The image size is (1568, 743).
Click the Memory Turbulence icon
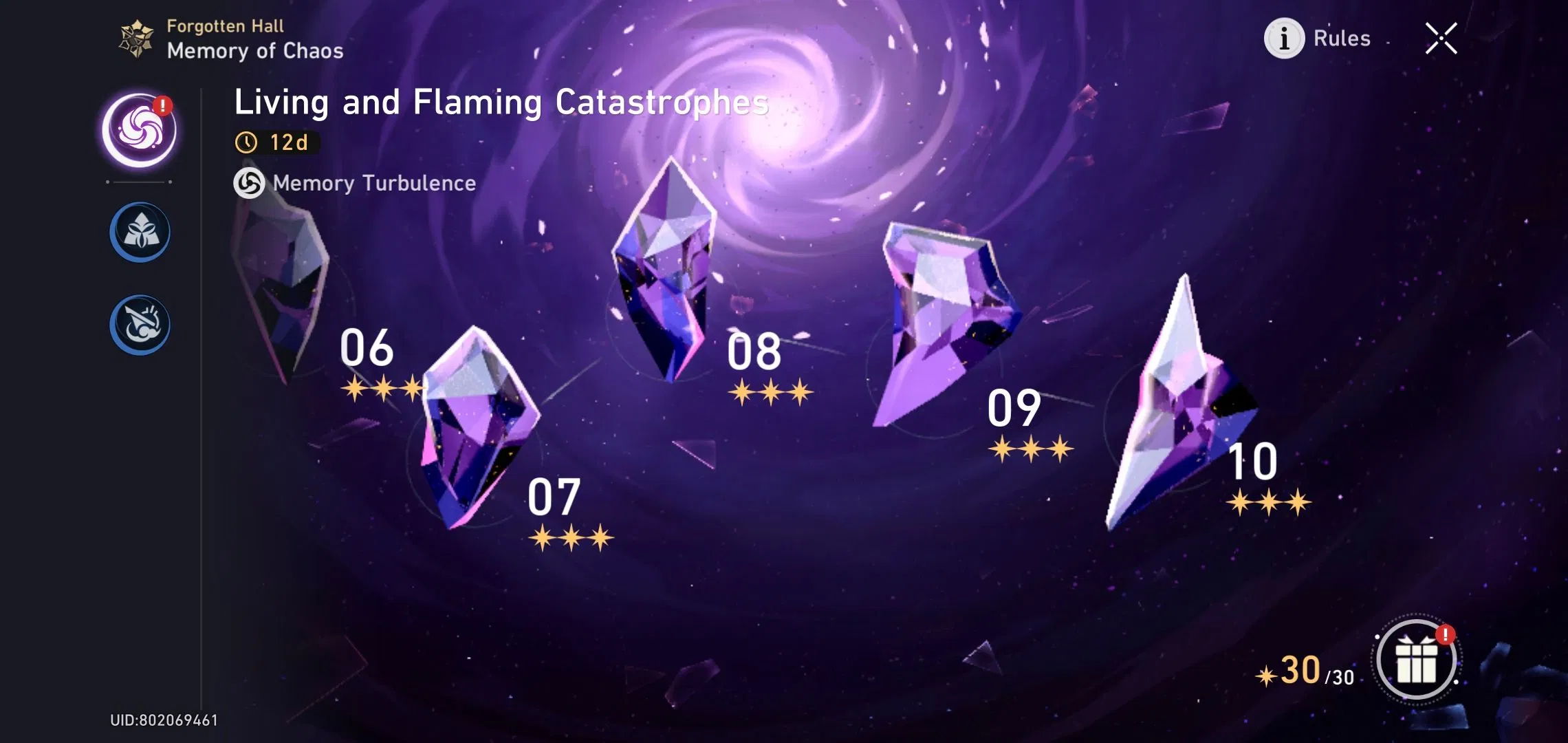pos(250,183)
